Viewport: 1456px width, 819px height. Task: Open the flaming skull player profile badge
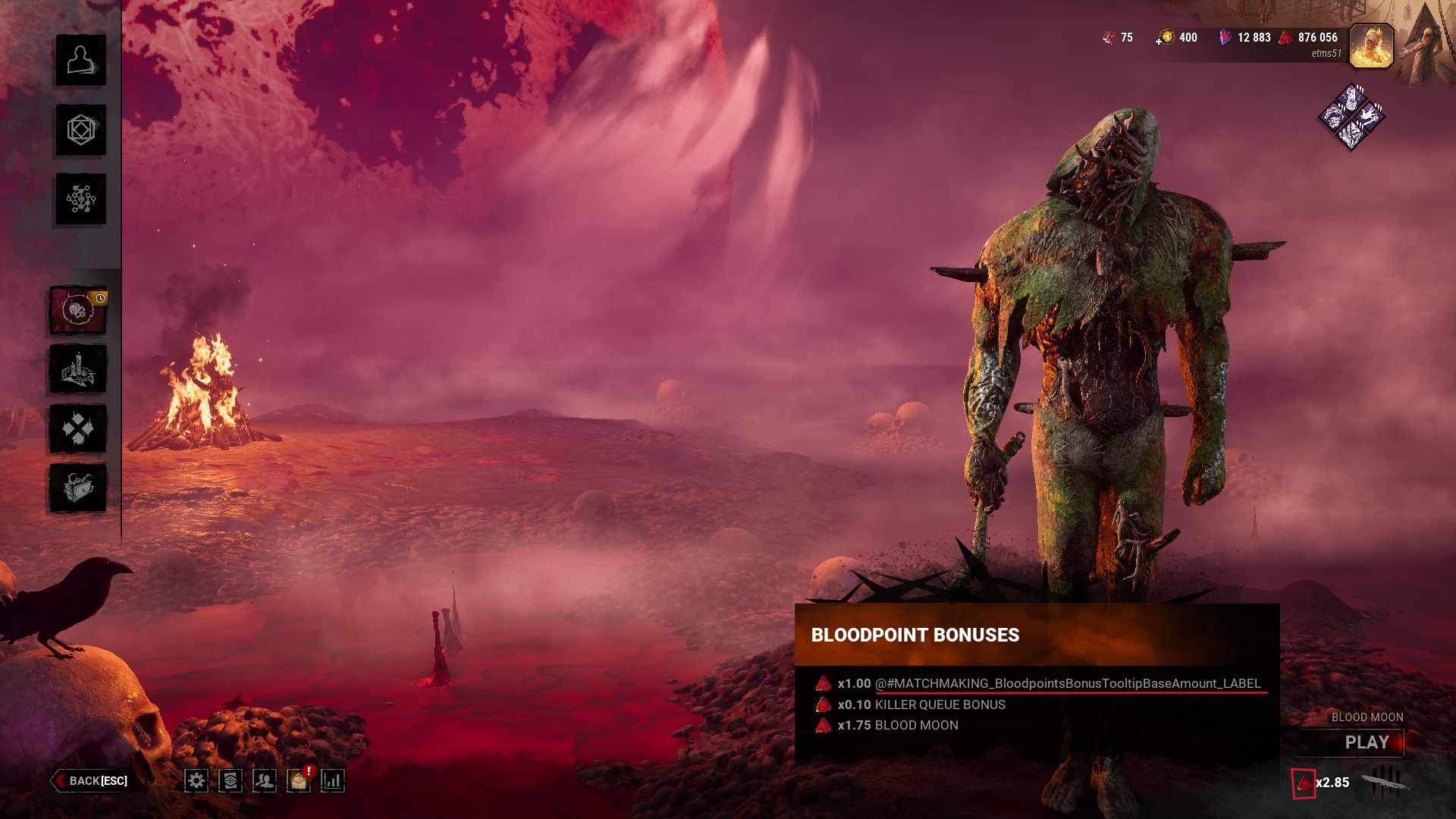pyautogui.click(x=1371, y=46)
